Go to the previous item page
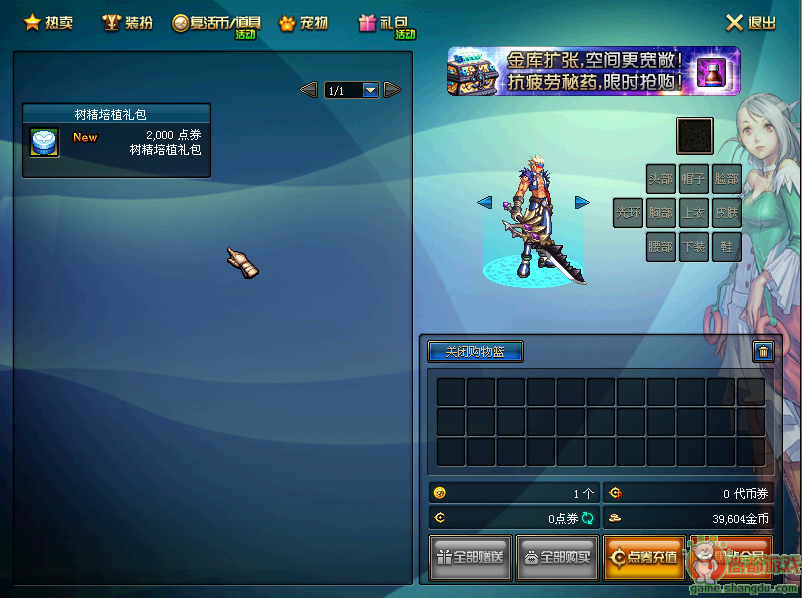This screenshot has width=802, height=598. coord(309,90)
